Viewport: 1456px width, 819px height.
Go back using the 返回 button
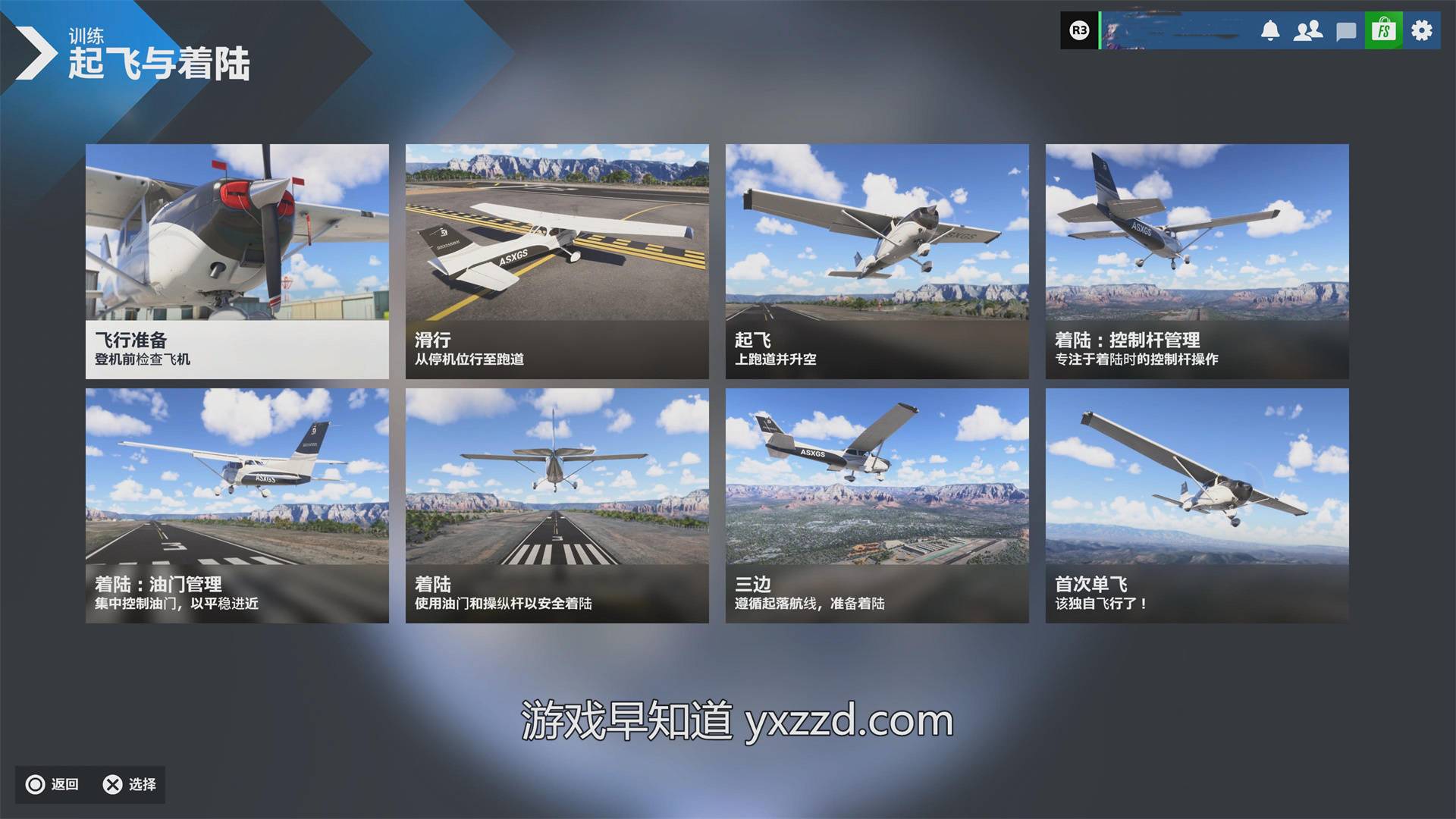pos(53,784)
